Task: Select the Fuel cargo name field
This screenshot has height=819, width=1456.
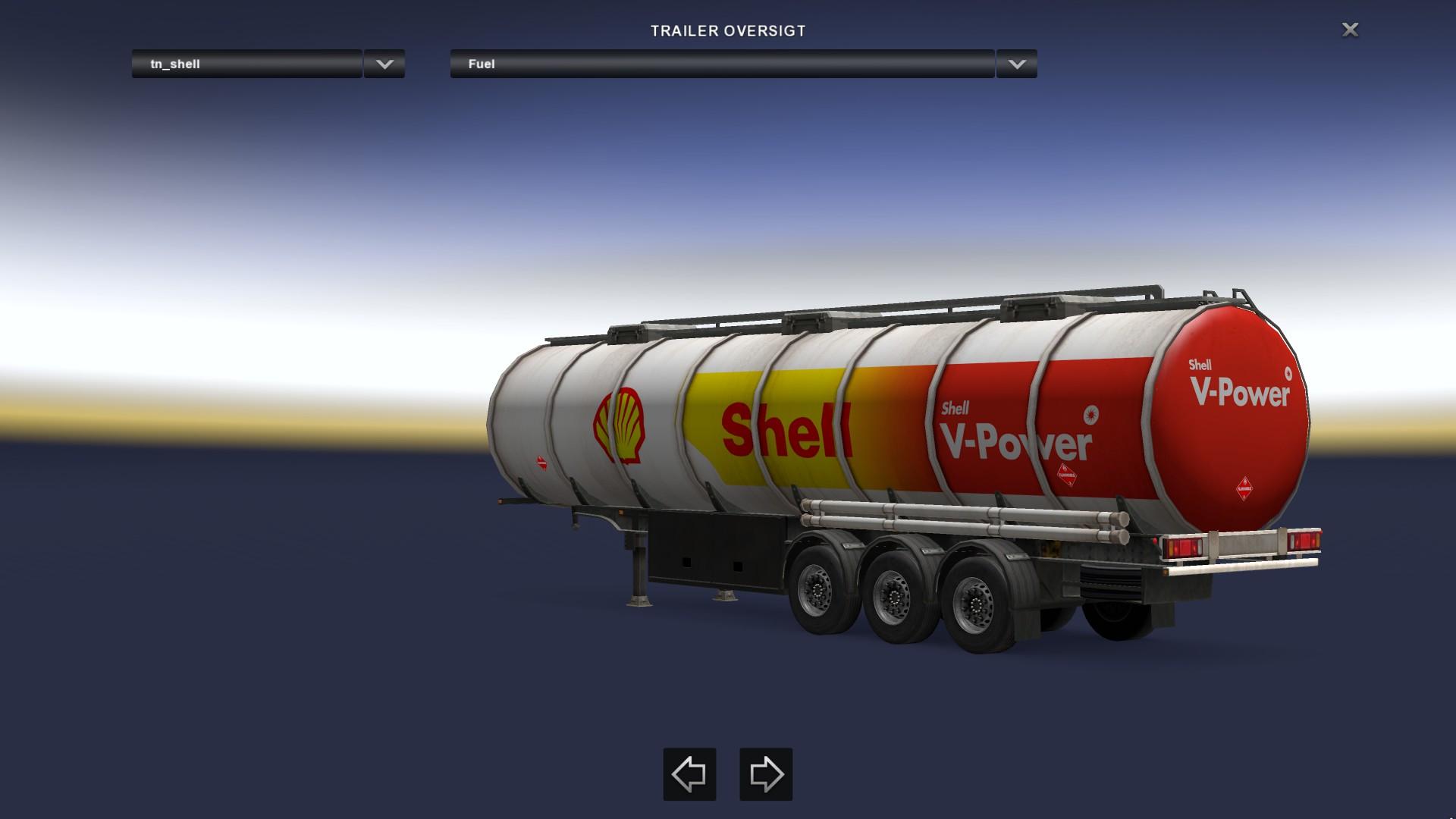Action: pos(721,64)
